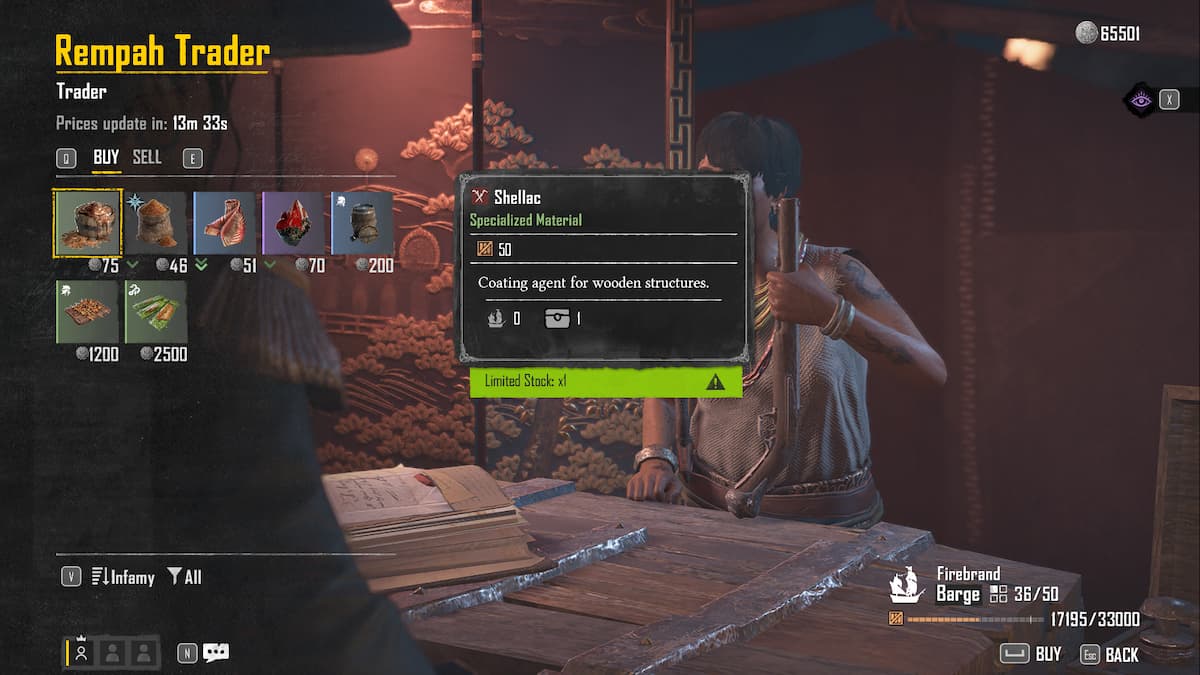This screenshot has width=1200, height=675.
Task: Go back from the trader screen
Action: click(x=1110, y=654)
